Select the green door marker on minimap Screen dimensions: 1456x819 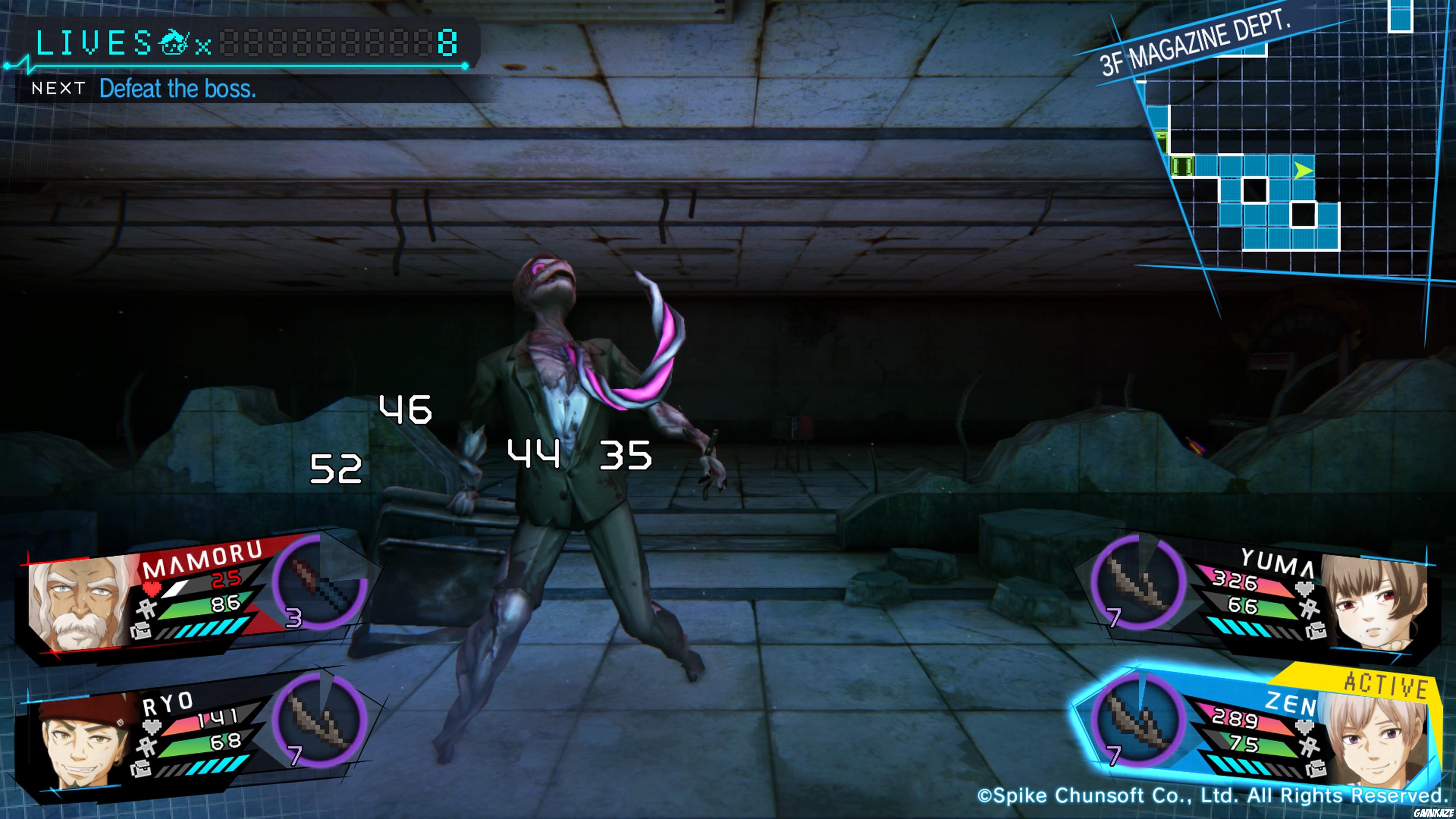[x=1183, y=166]
